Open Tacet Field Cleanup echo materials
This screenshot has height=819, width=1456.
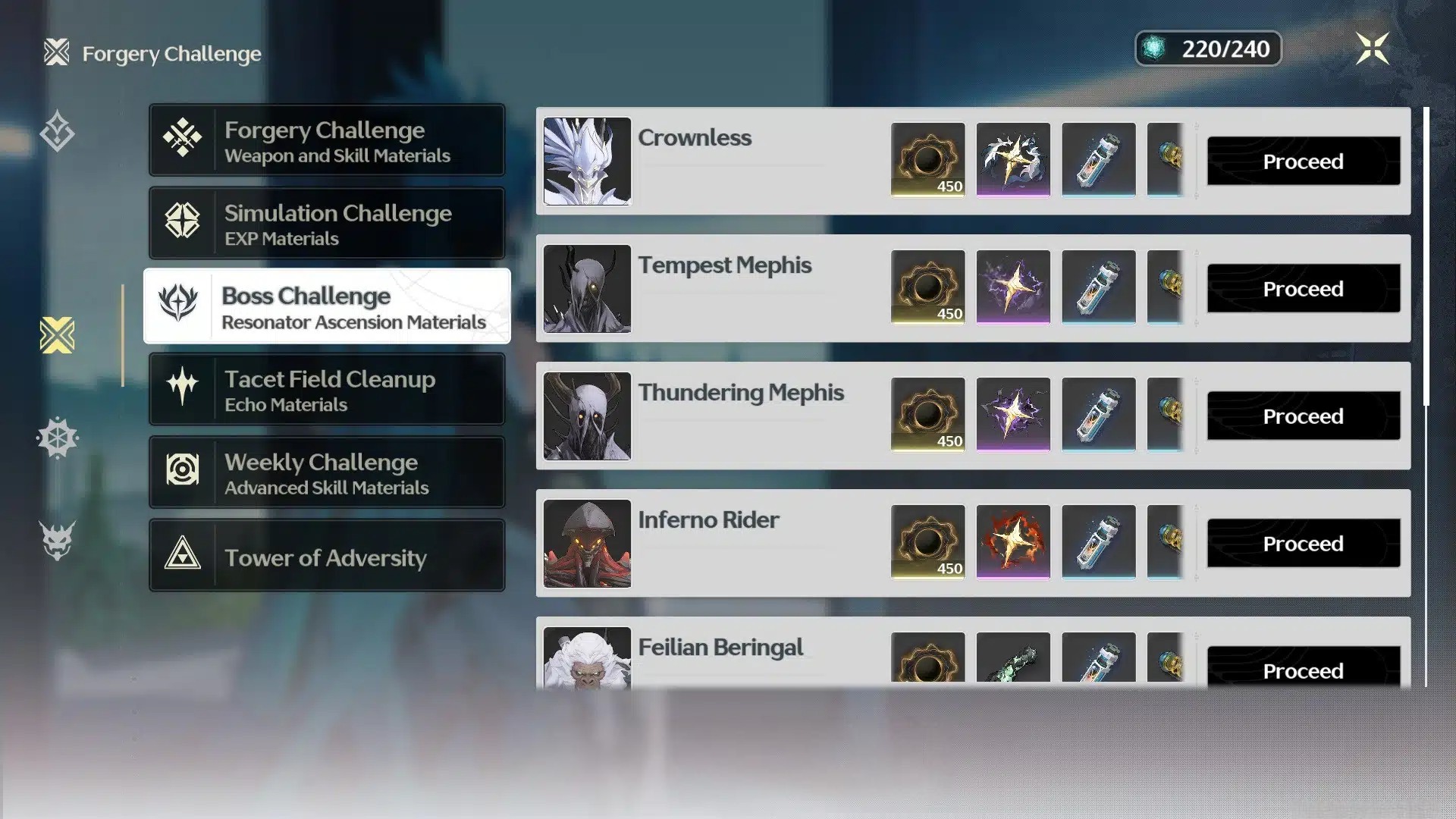pos(327,390)
